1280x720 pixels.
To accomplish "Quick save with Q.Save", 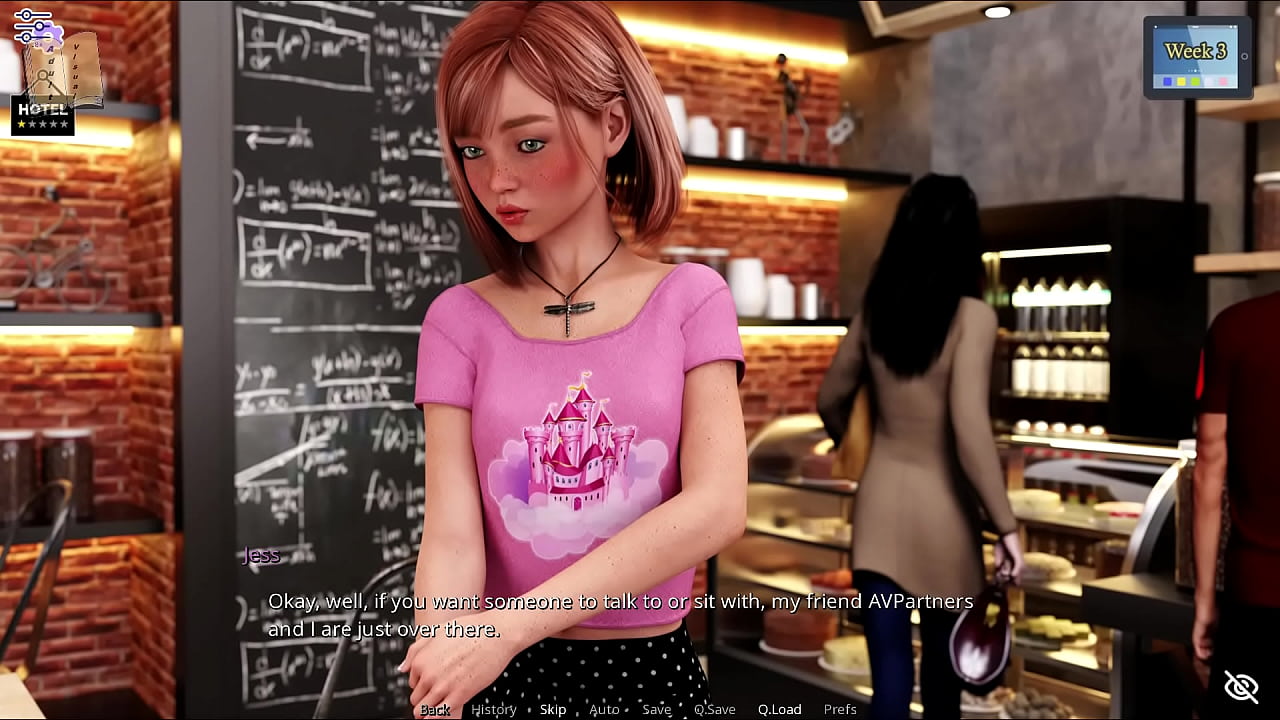I will coord(715,709).
